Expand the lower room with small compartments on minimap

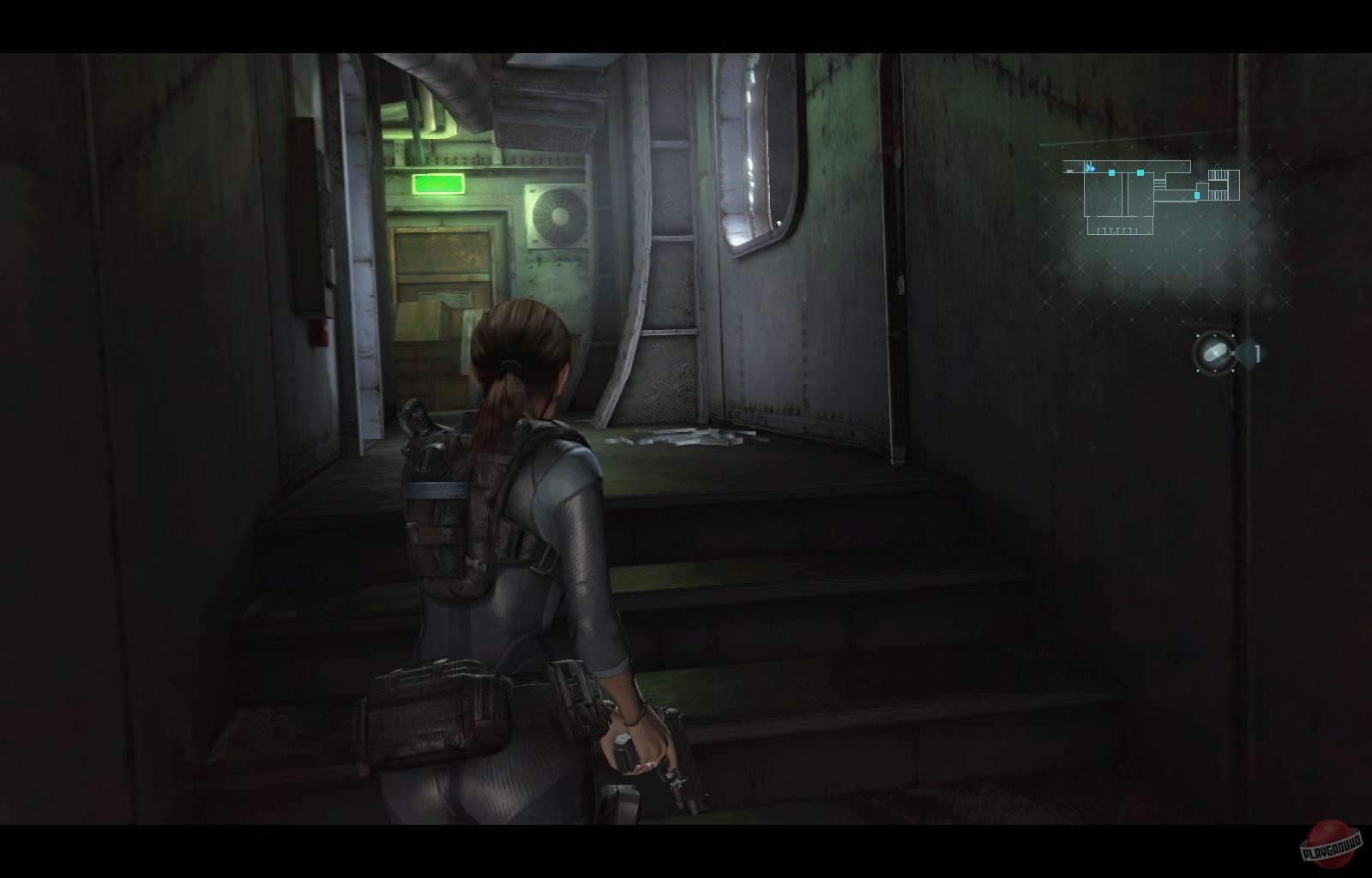tap(1120, 228)
